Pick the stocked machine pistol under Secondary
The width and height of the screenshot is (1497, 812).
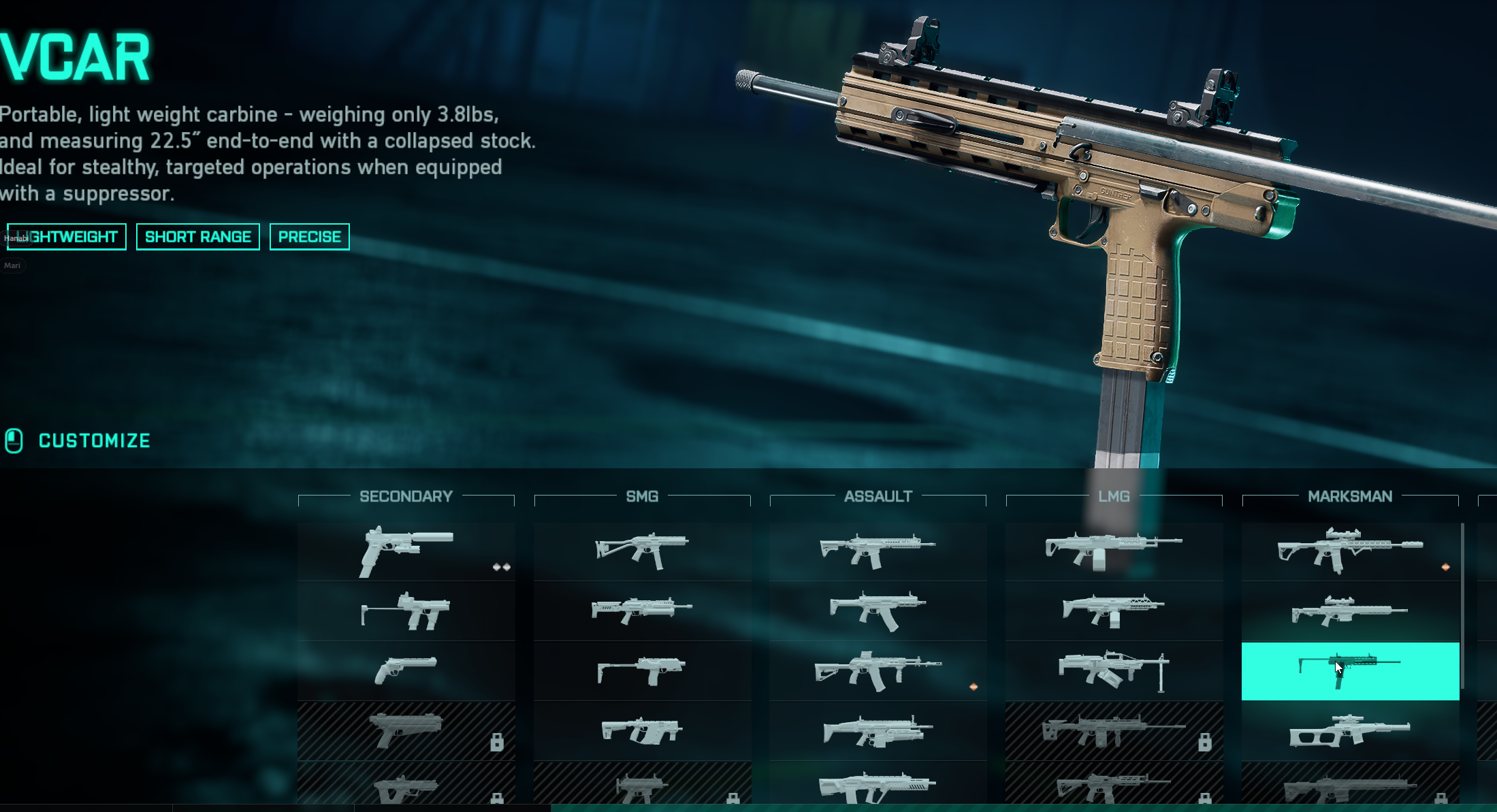(406, 611)
